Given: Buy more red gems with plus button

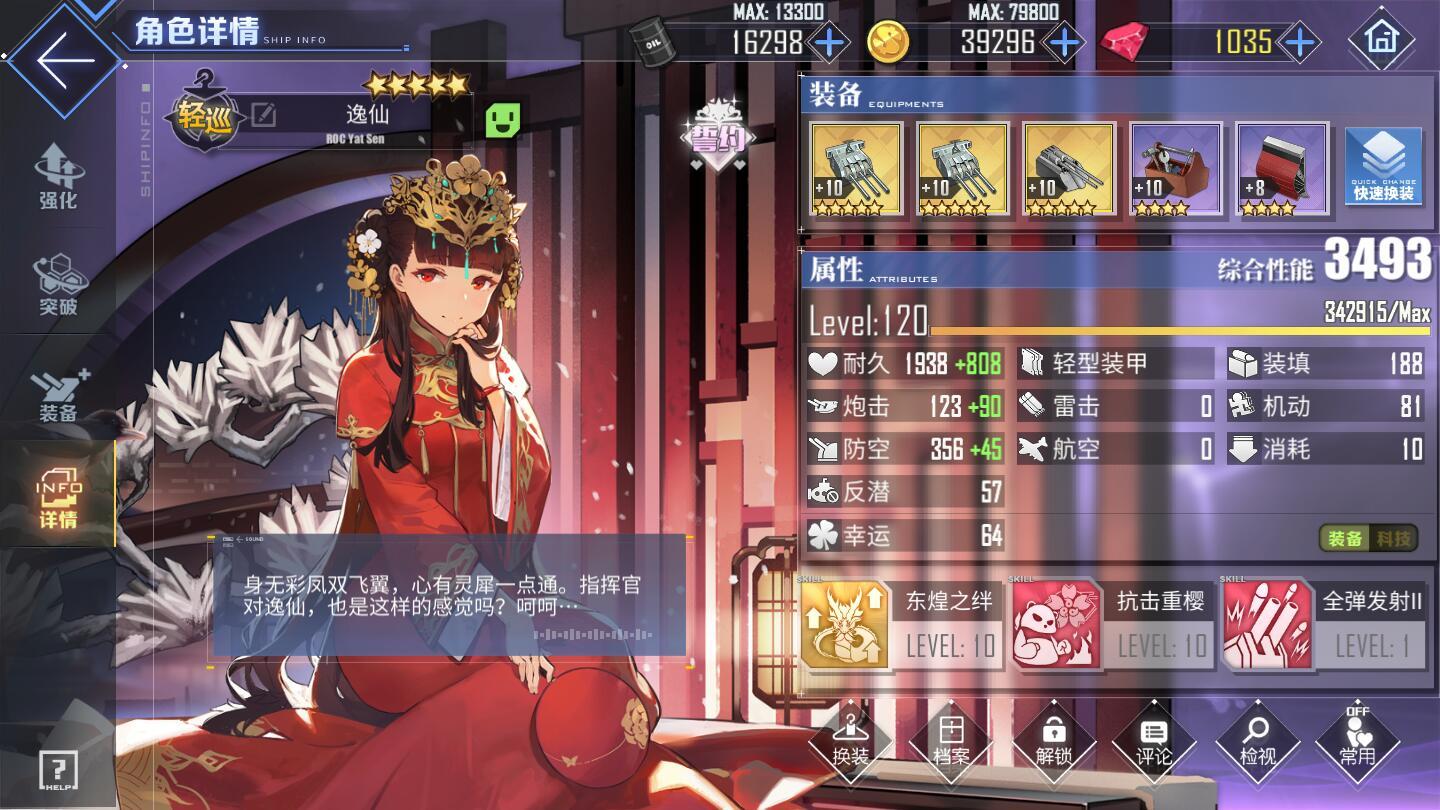Looking at the screenshot, I should pyautogui.click(x=1298, y=42).
